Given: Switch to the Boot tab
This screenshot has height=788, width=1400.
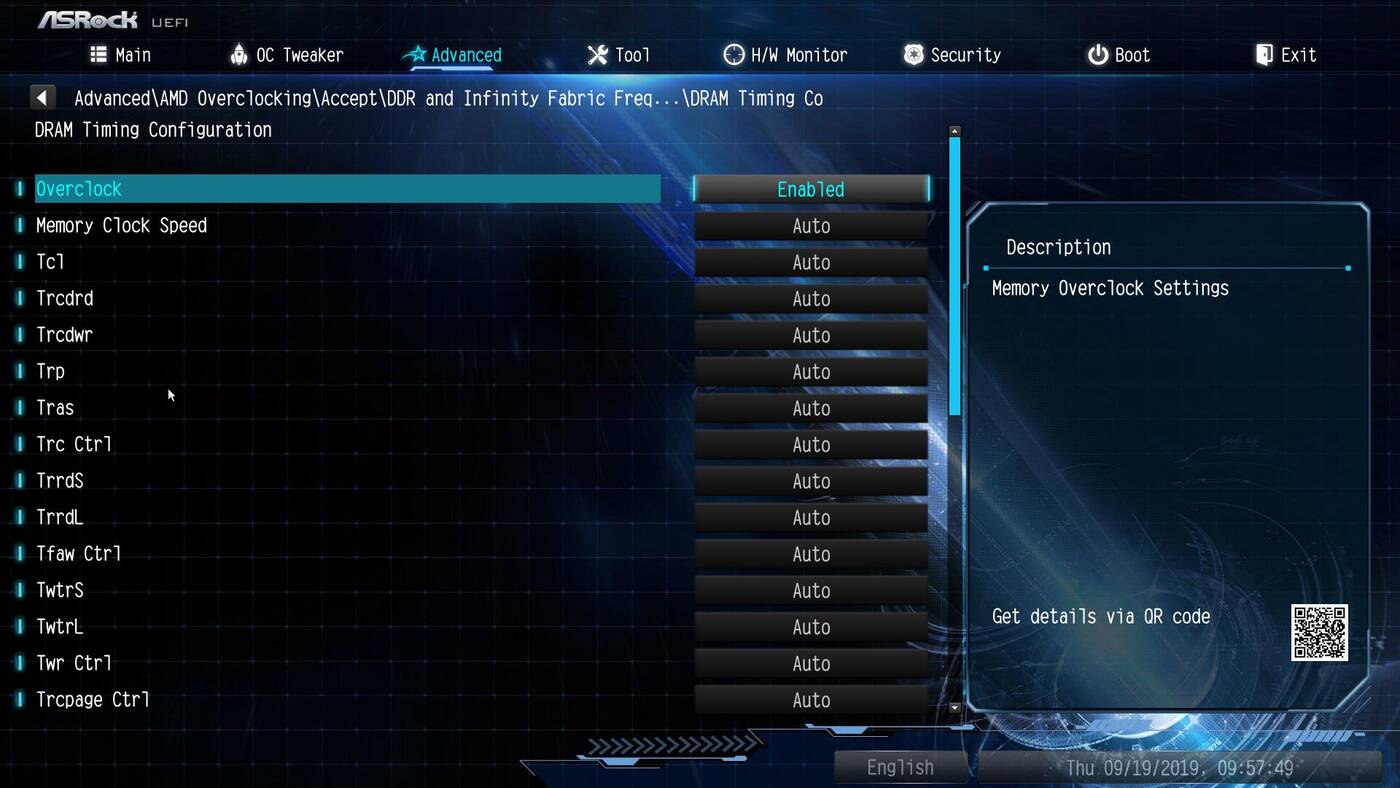Looking at the screenshot, I should (x=1119, y=55).
